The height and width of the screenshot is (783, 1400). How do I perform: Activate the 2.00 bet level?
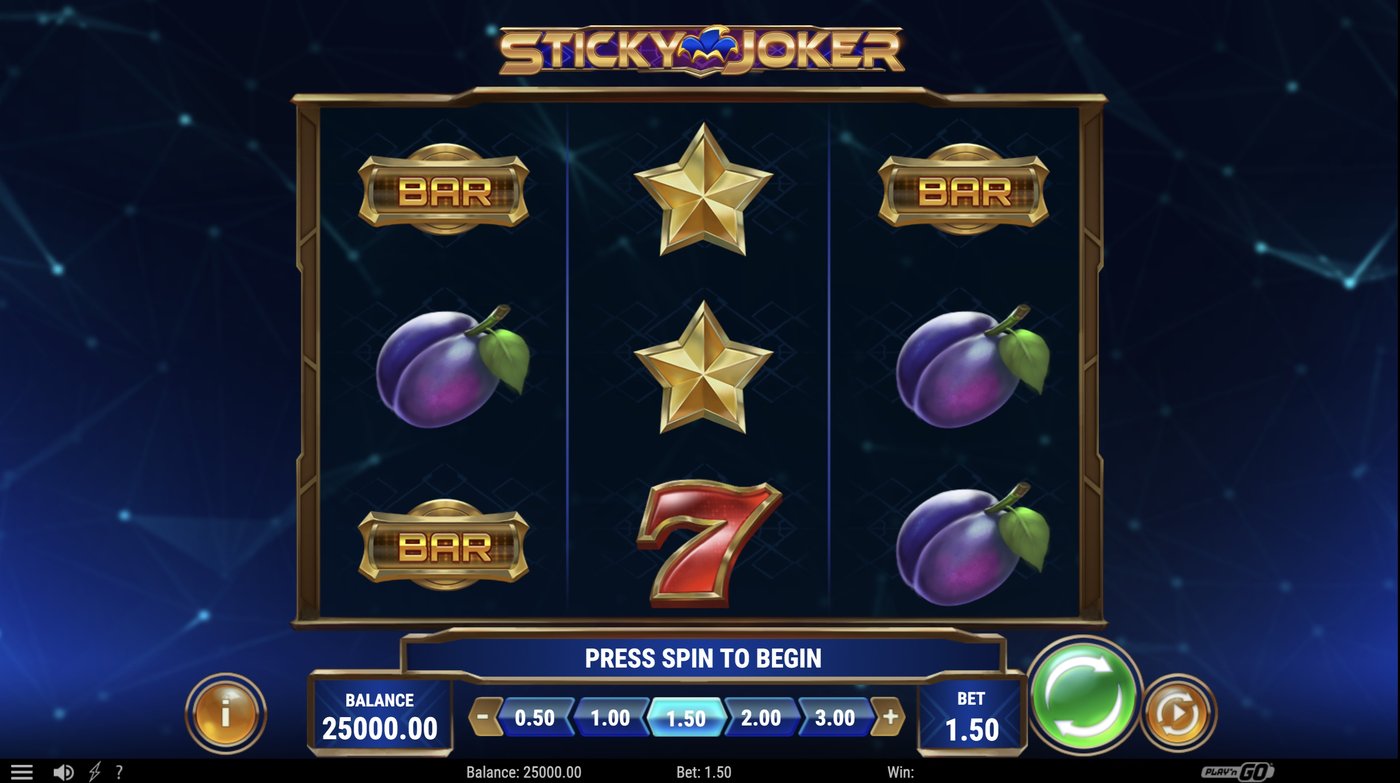(757, 717)
